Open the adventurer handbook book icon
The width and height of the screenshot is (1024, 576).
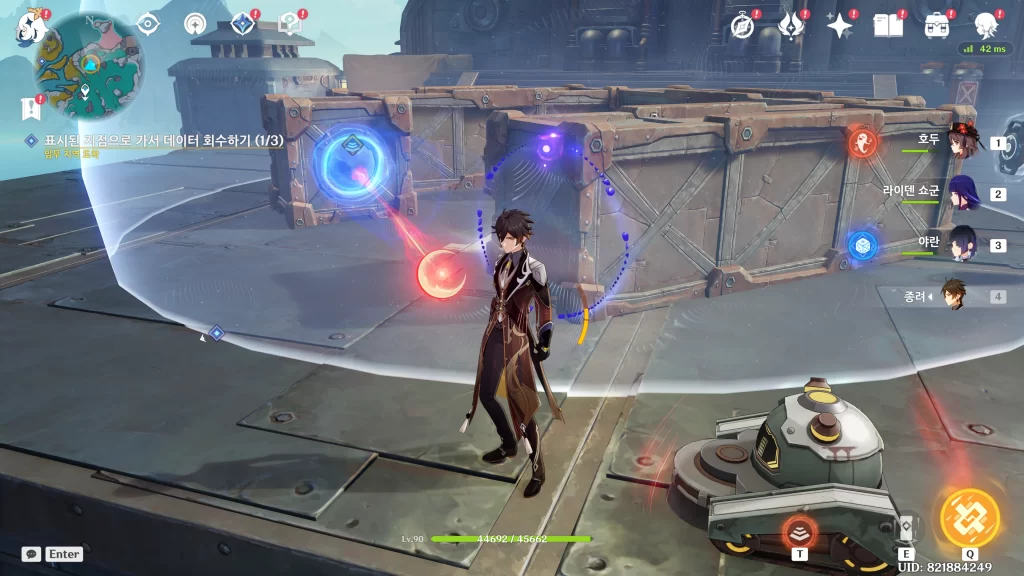point(887,26)
